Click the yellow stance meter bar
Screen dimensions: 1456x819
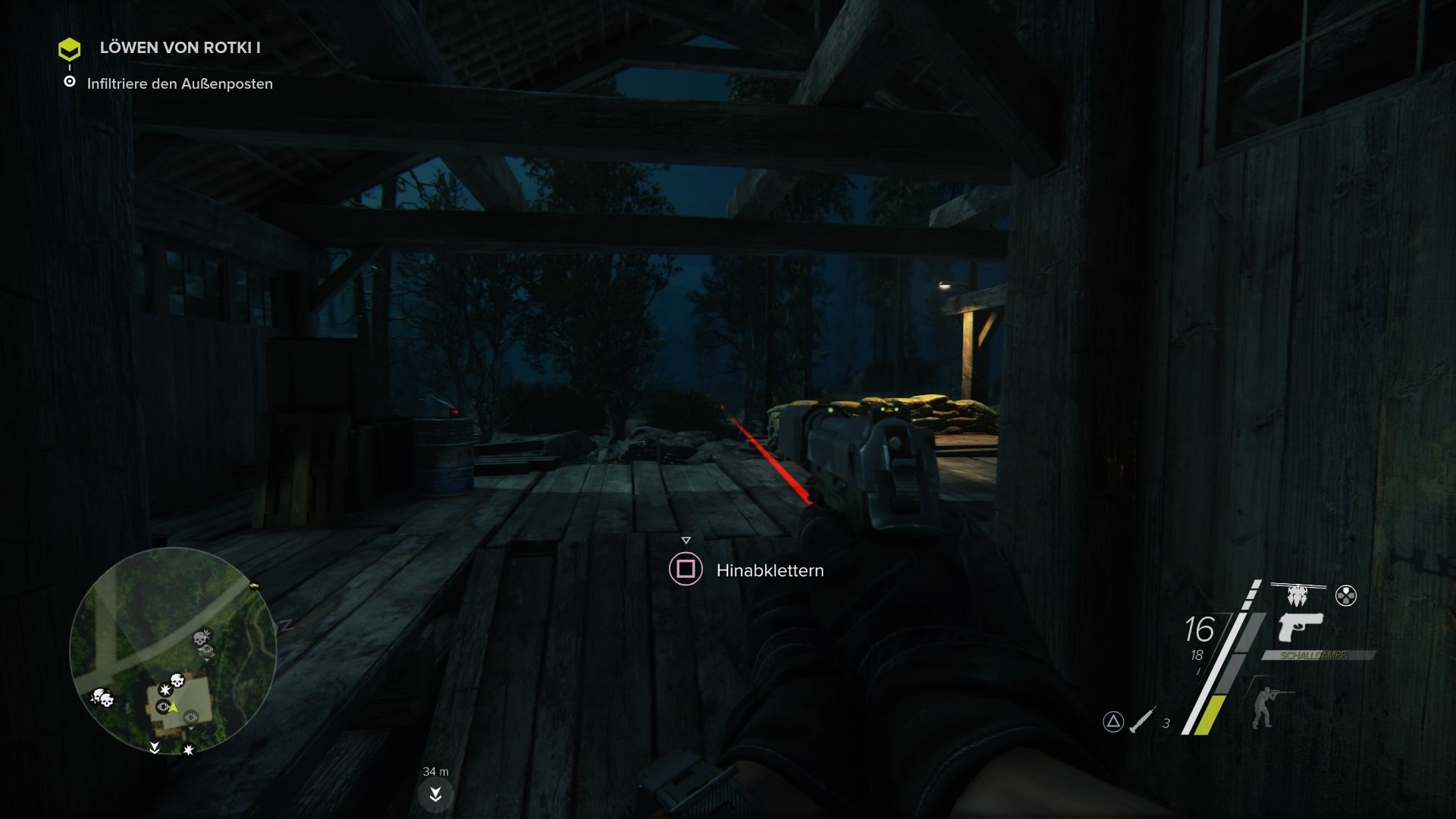point(1207,717)
